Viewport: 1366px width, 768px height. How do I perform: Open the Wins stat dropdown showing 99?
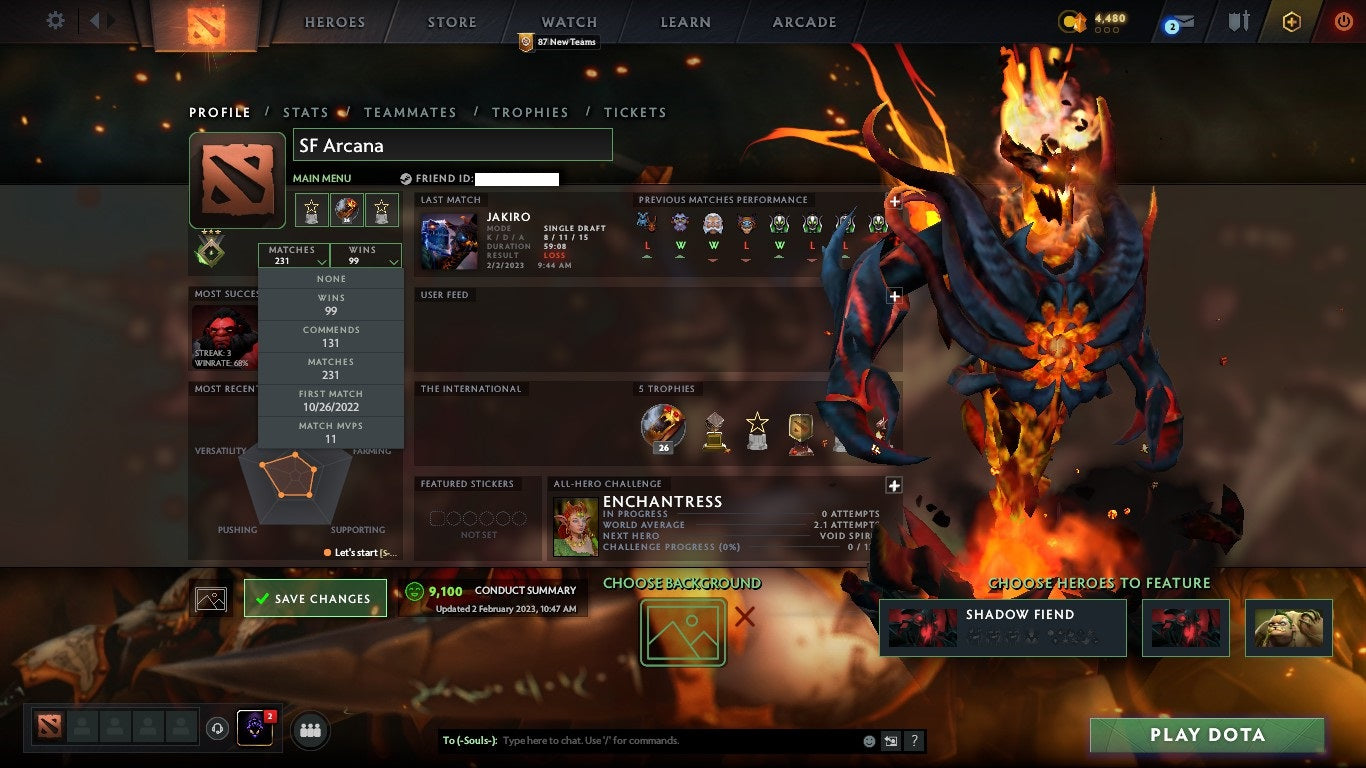(367, 256)
